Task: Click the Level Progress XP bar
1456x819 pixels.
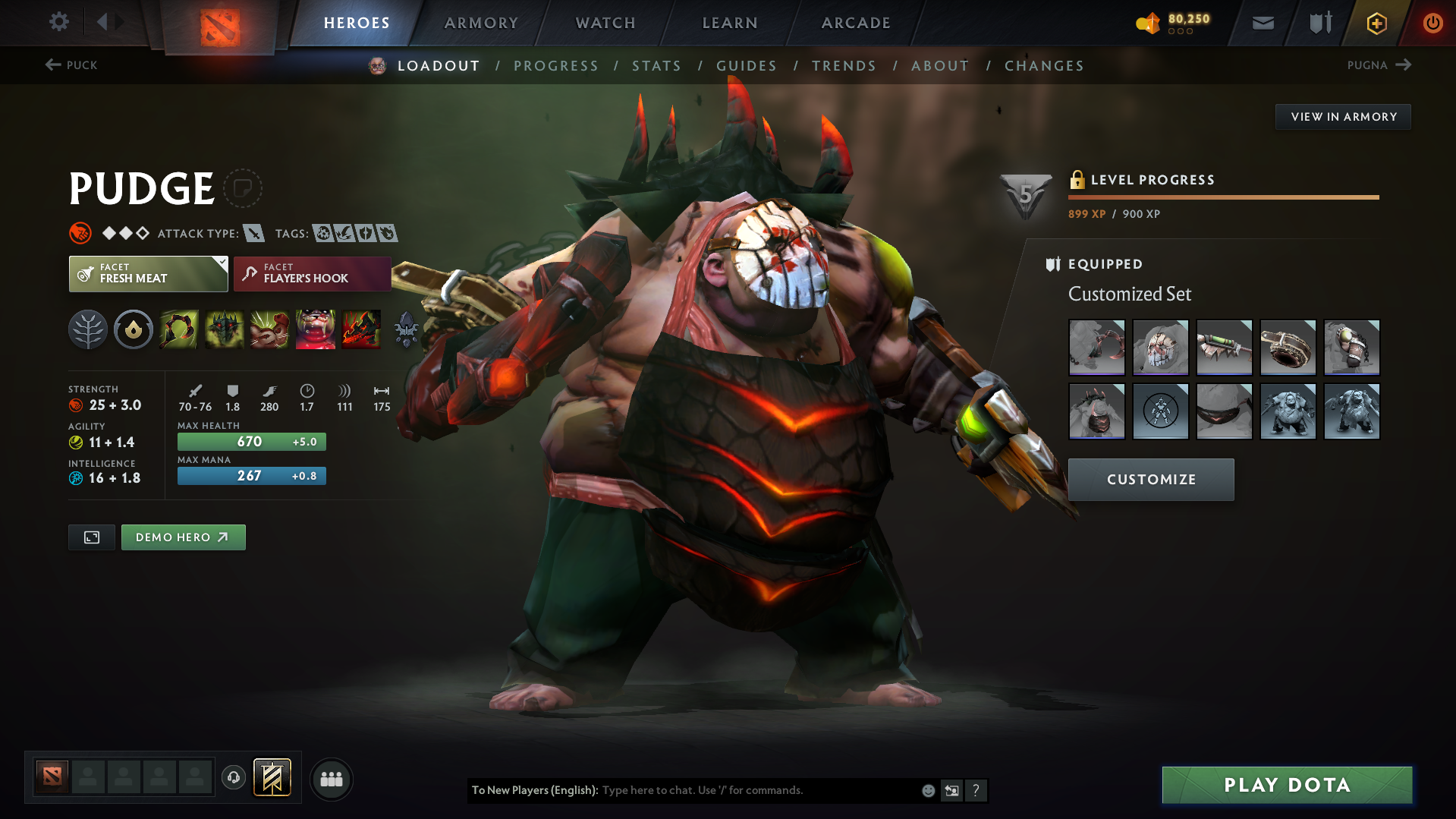Action: point(1222,197)
